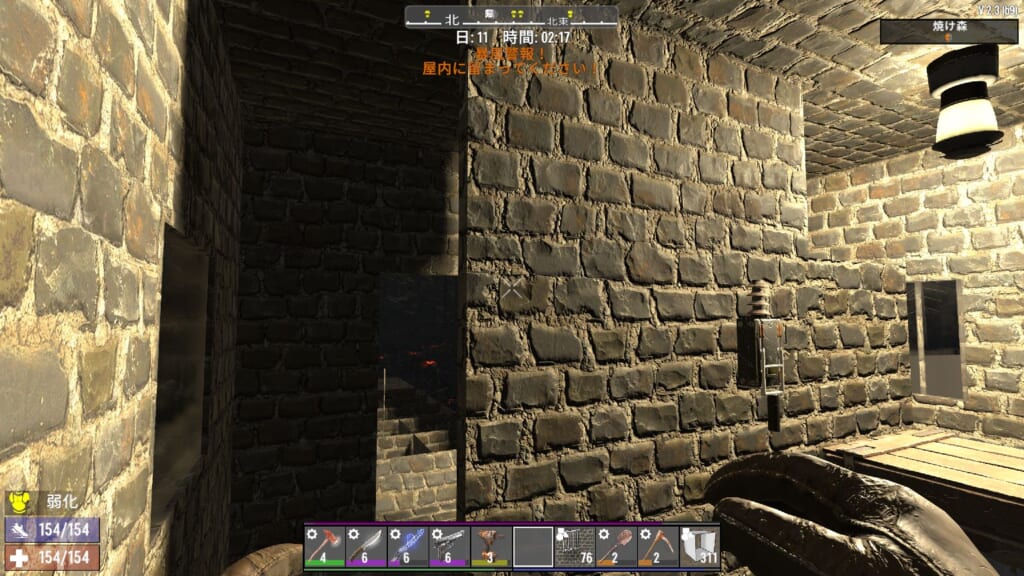Switch to the pistol in the hotbar

[449, 547]
